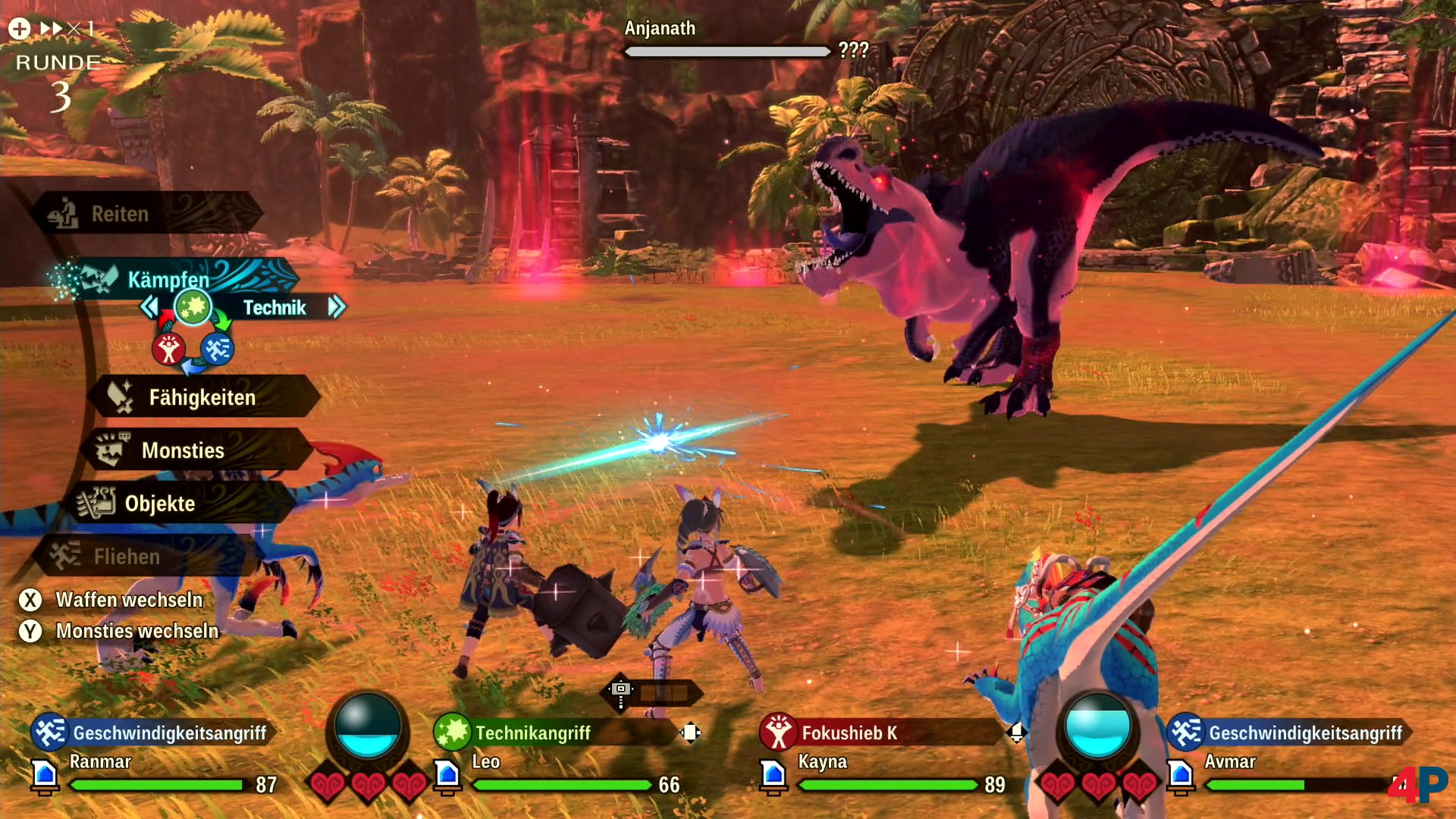Toggle the battle speed fast-forward indicator
The image size is (1456, 819).
(x=52, y=29)
